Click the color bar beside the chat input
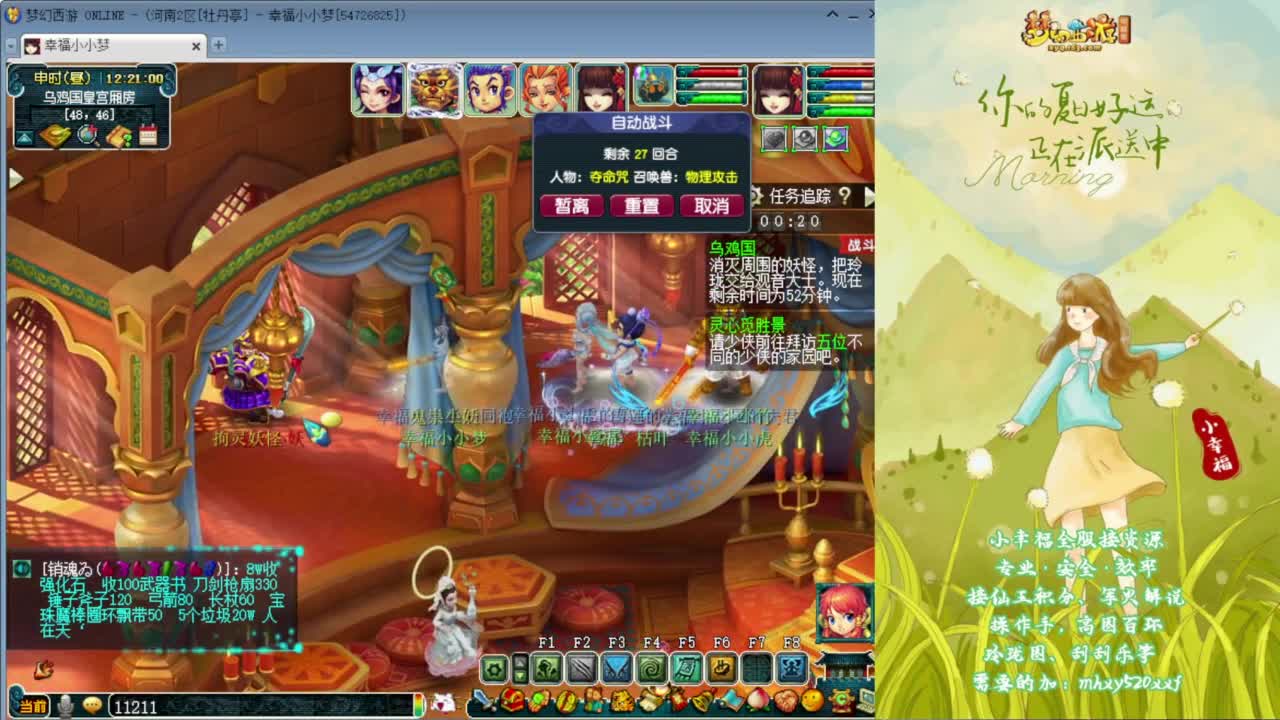Screen dimensions: 1280x720 coord(418,705)
